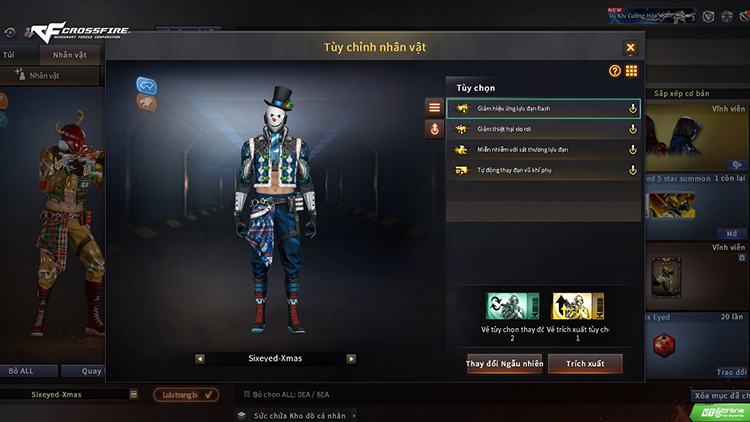Open the Túi tab

tap(10, 55)
